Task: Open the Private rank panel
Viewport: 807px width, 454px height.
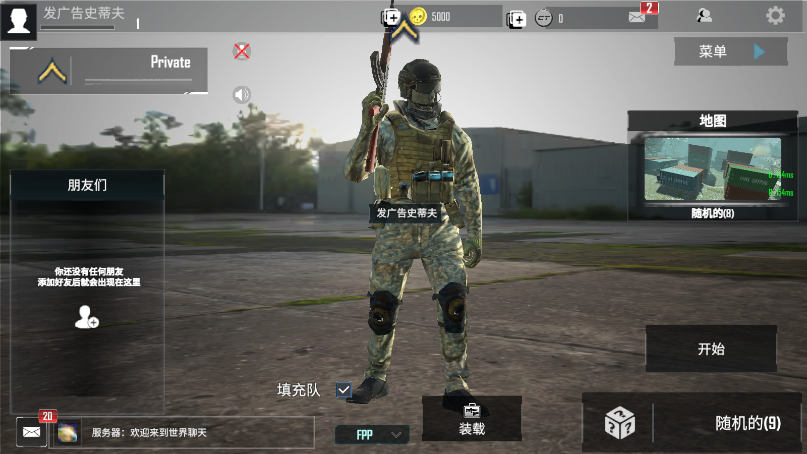Action: 110,70
